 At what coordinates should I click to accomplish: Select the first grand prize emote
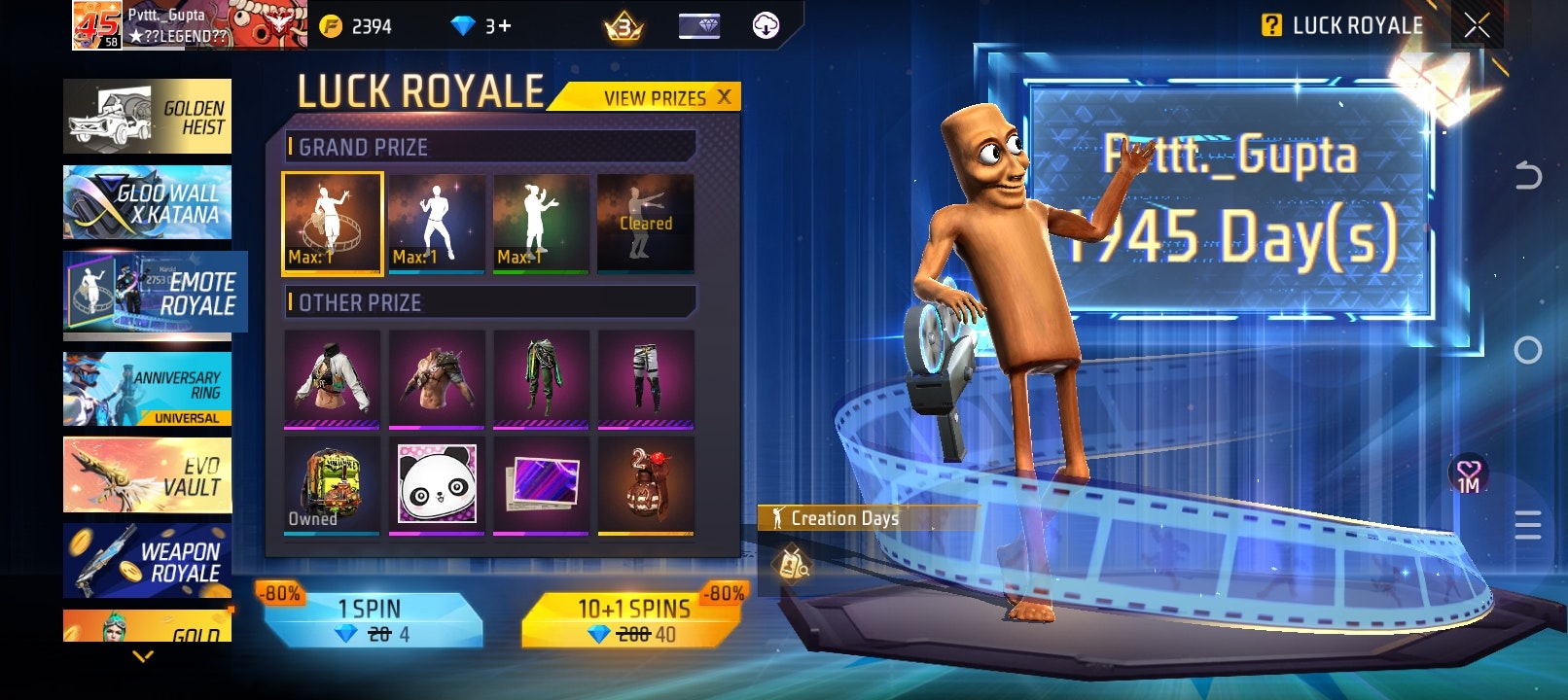pos(332,223)
